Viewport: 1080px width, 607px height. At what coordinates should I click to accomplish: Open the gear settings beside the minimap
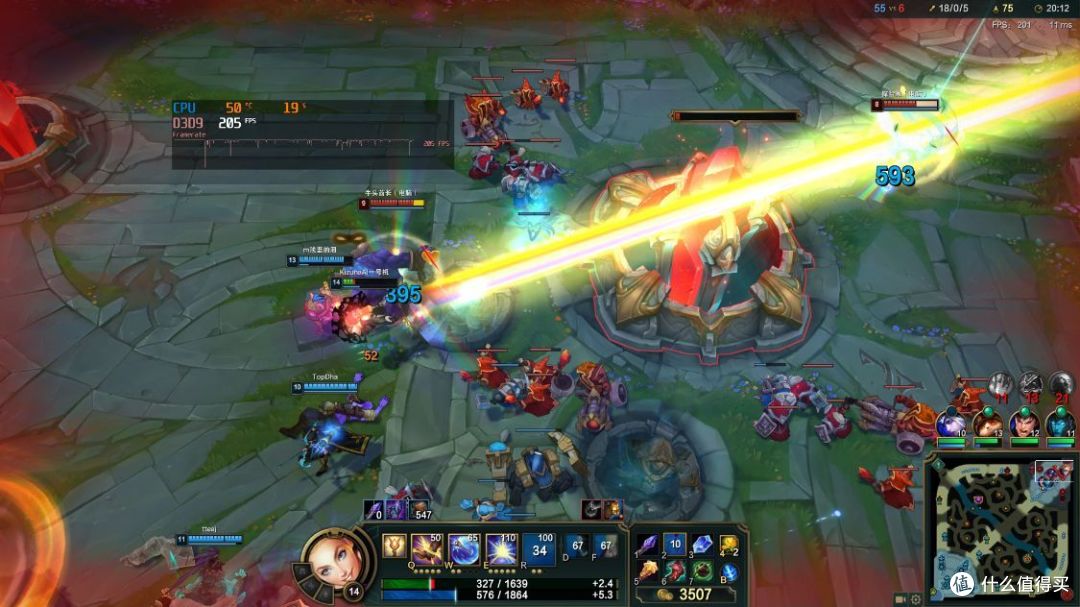coord(916,598)
